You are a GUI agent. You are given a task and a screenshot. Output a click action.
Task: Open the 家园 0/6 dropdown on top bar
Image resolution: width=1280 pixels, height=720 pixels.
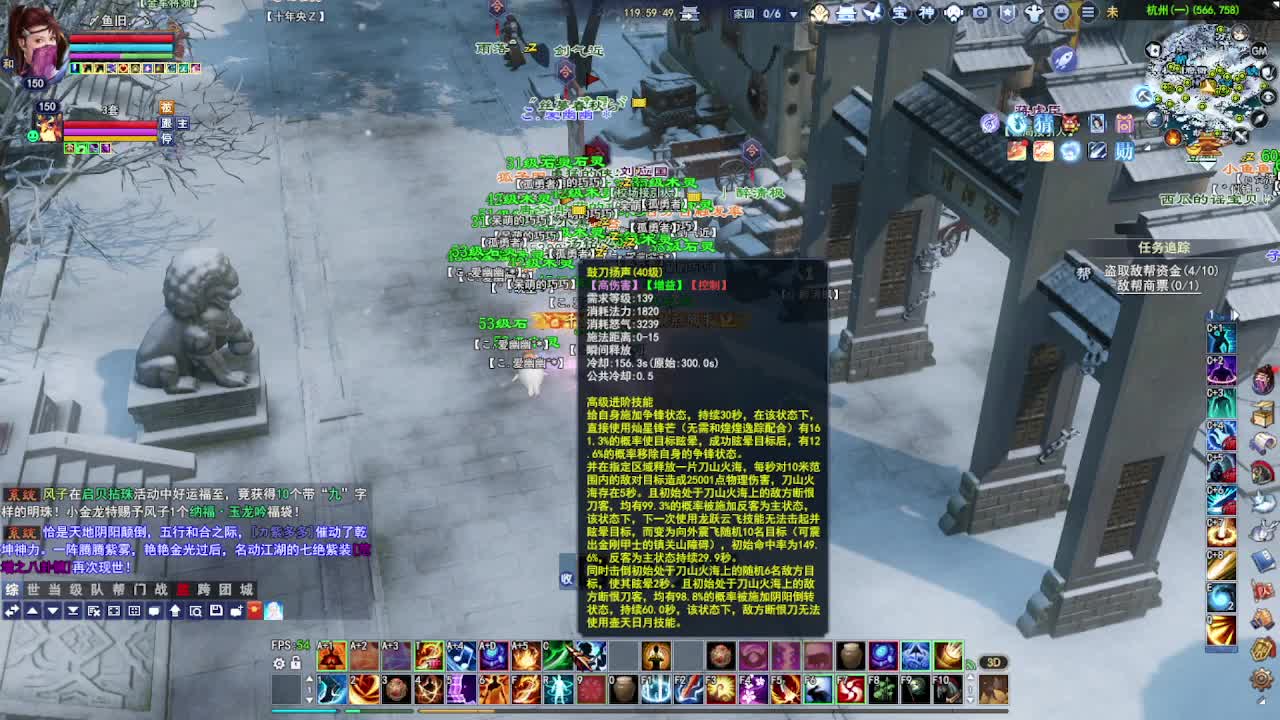pyautogui.click(x=765, y=11)
